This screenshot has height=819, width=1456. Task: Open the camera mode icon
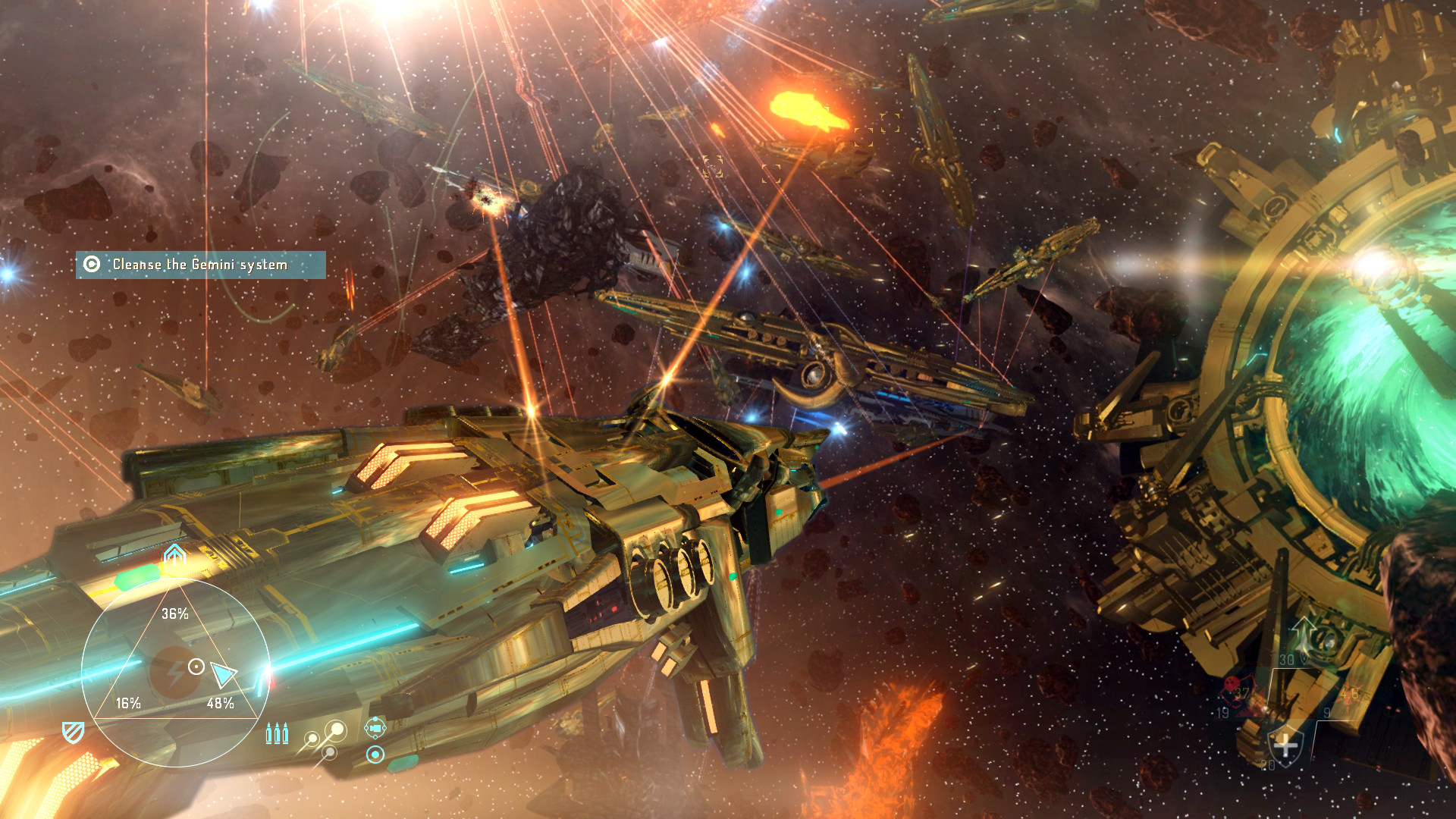click(375, 728)
